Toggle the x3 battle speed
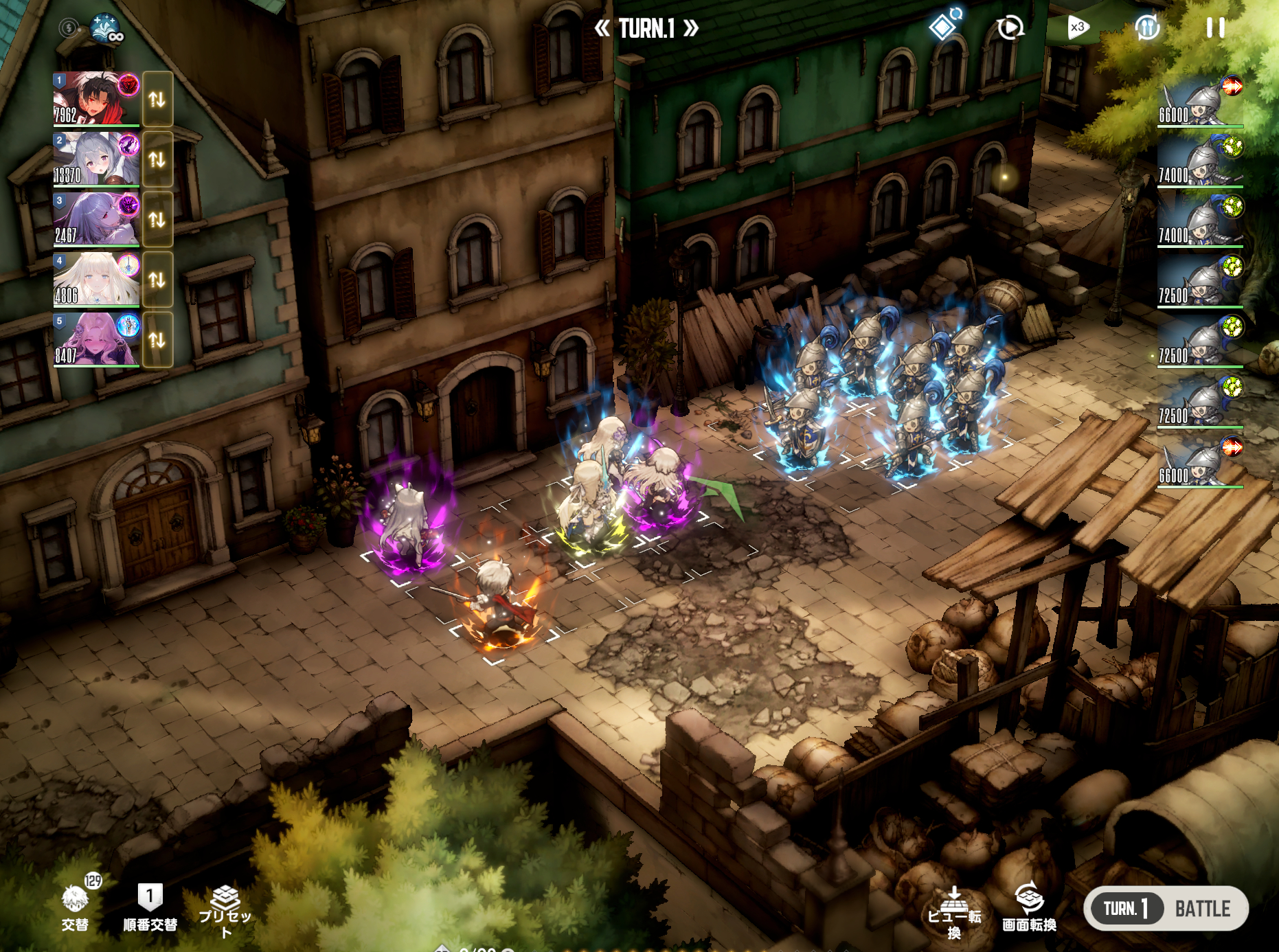The image size is (1279, 952). [x=1078, y=27]
